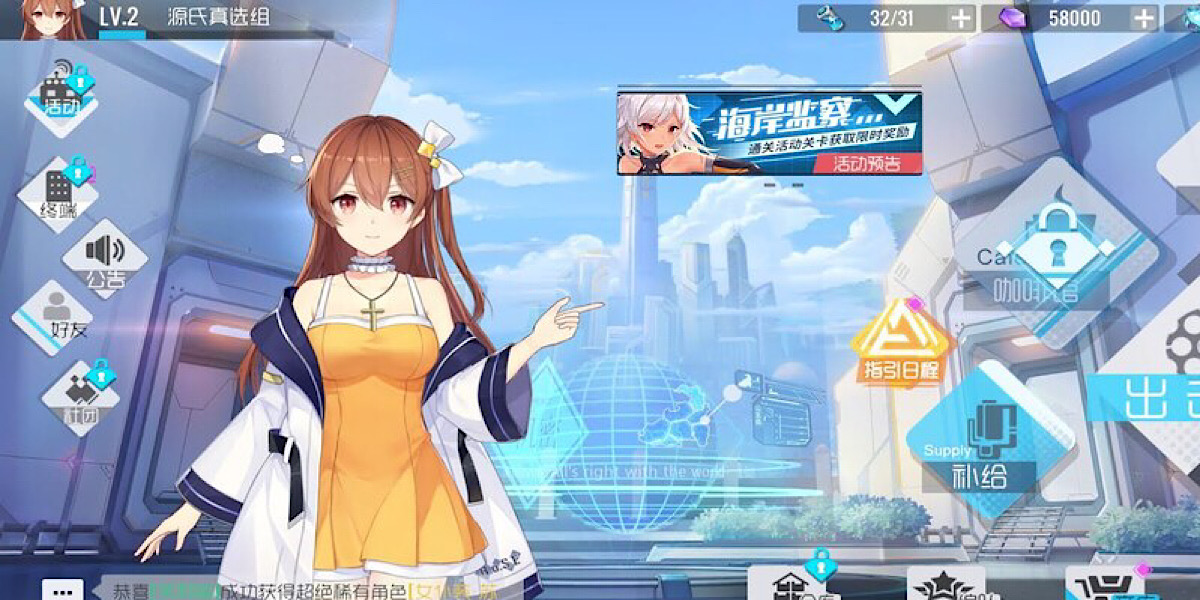This screenshot has width=1200, height=600.
Task: Open the 活动 events icon
Action: click(61, 95)
